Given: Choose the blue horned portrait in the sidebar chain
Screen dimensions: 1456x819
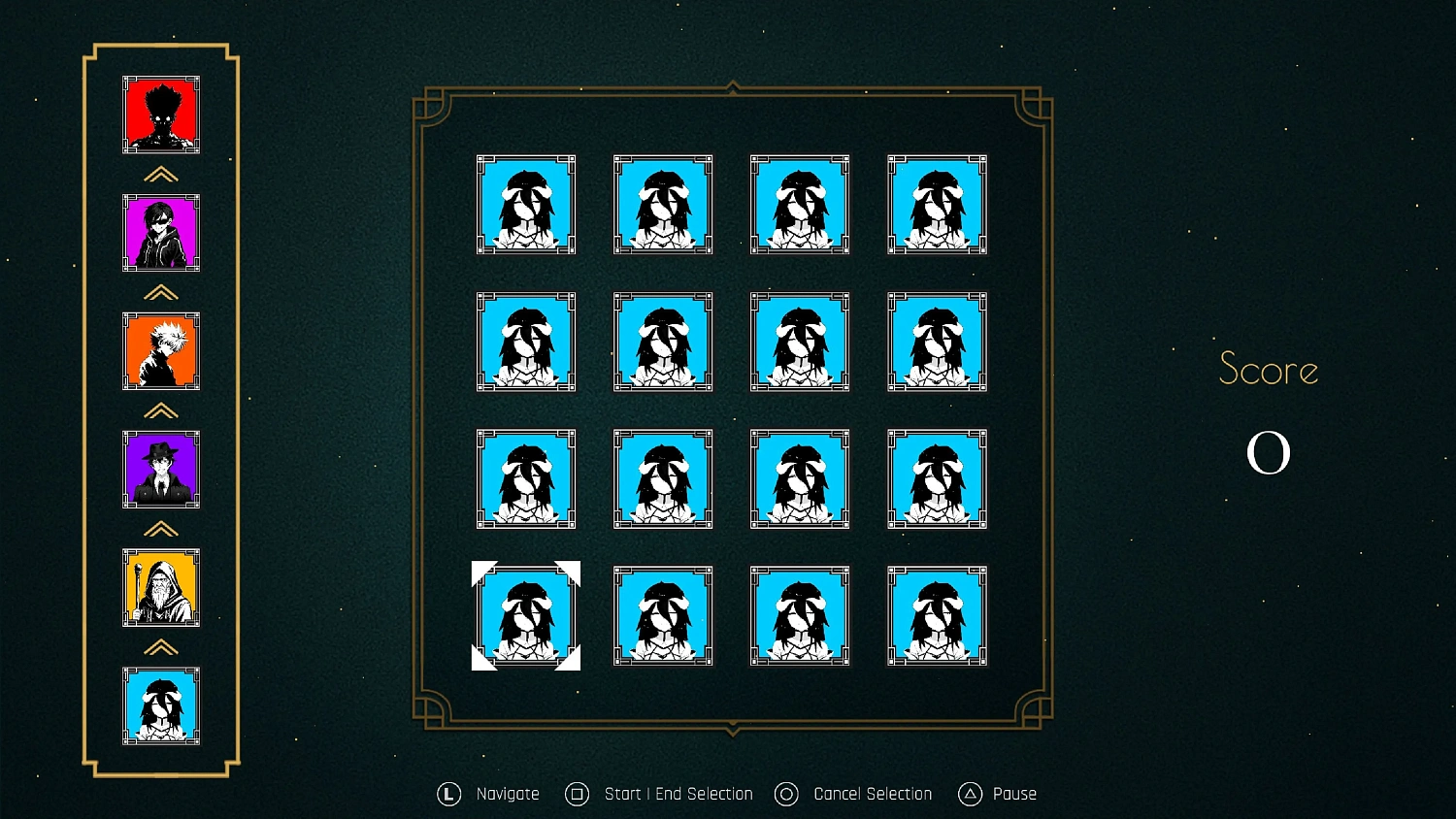Looking at the screenshot, I should (x=161, y=705).
